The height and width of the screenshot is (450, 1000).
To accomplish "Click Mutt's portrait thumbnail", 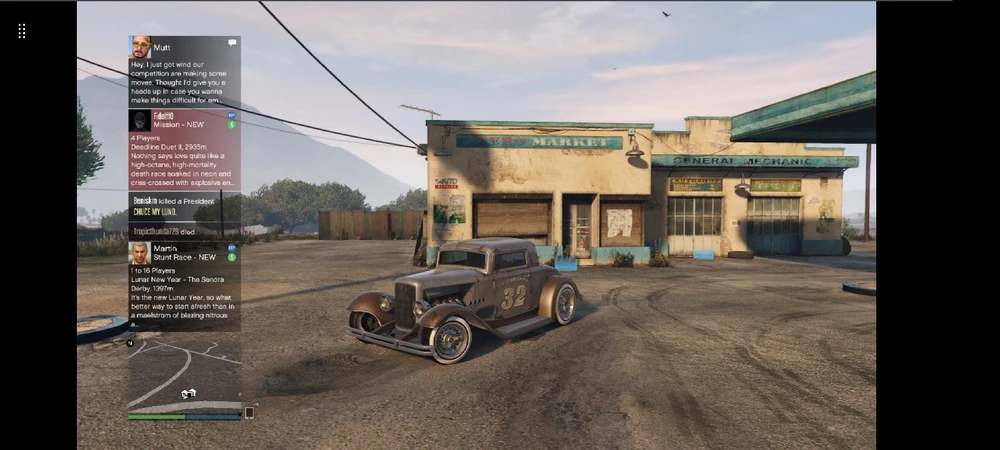I will pyautogui.click(x=140, y=47).
